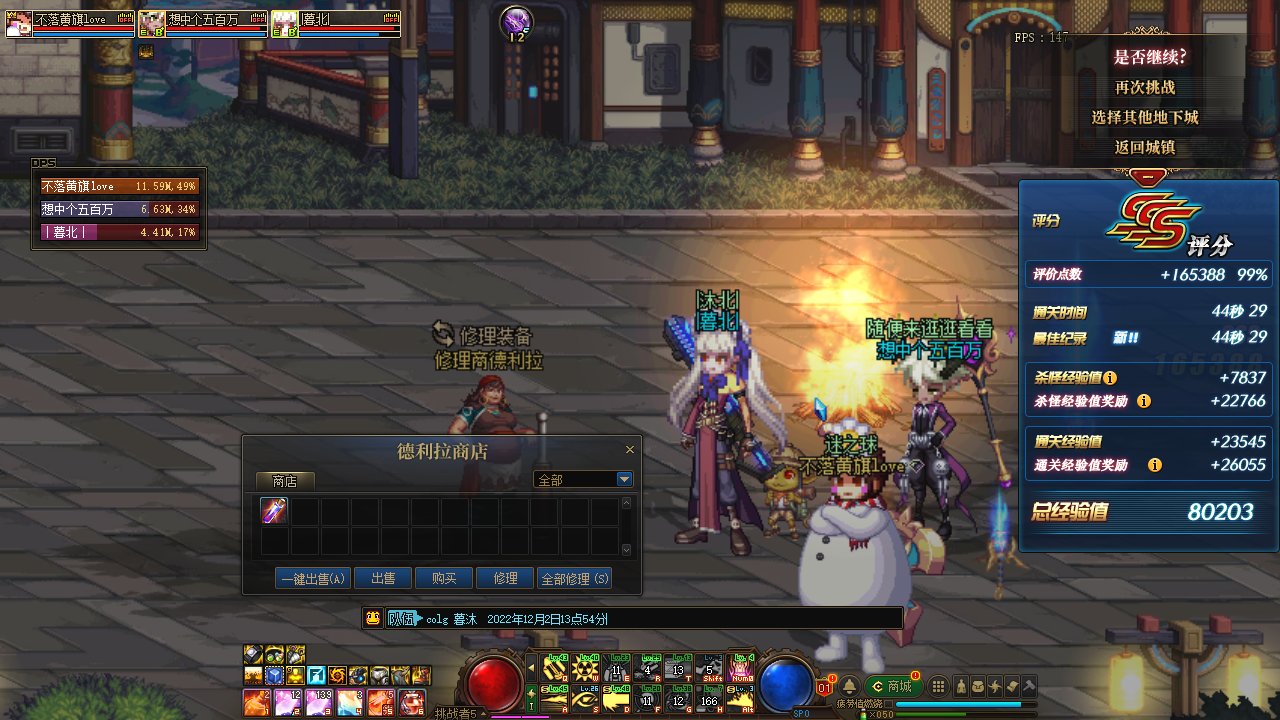Use the red potion in quickslot 6
The height and width of the screenshot is (720, 1280).
[x=411, y=702]
